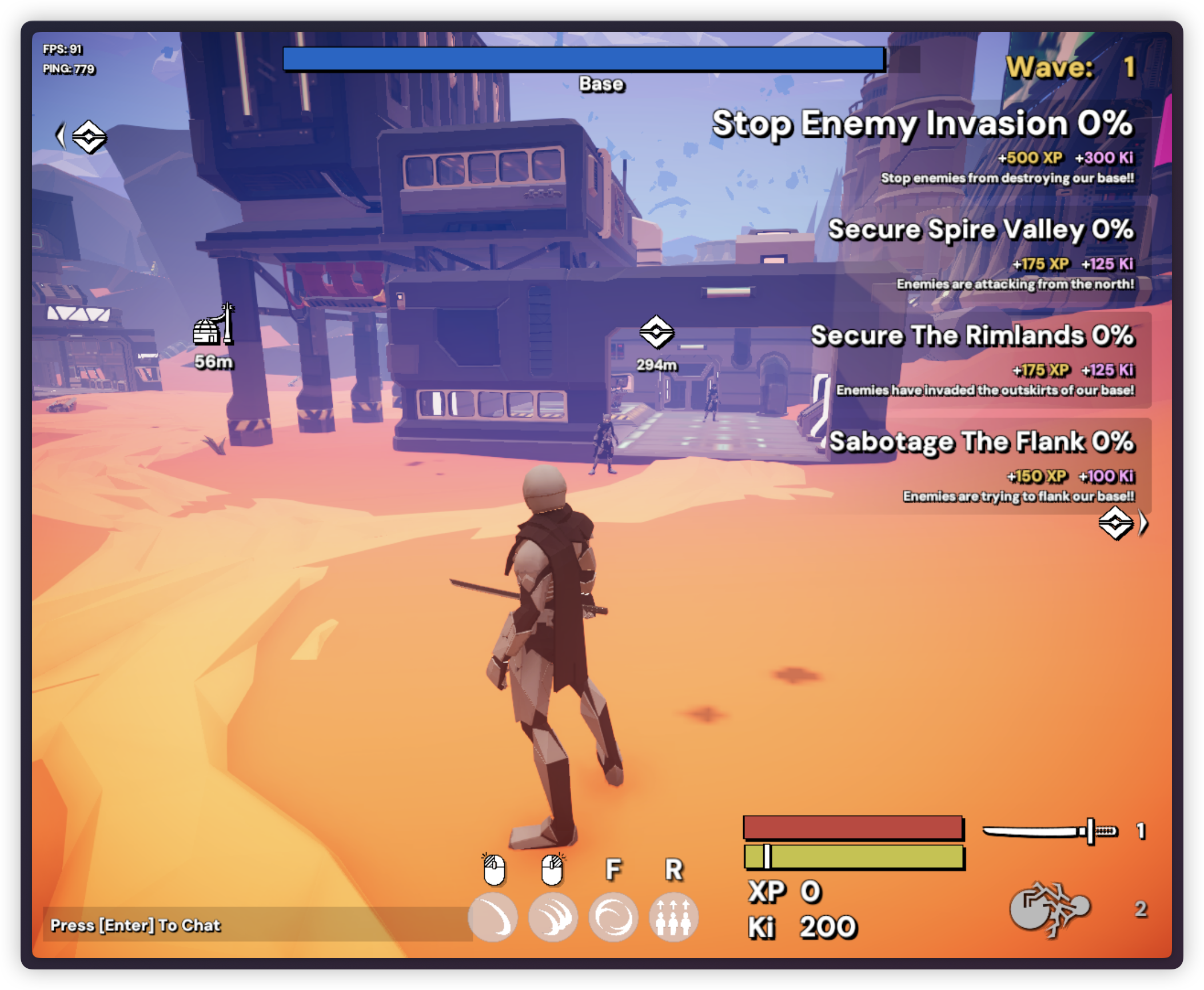This screenshot has height=990, width=1204.
Task: Pick the Secure The Rimlands objective
Action: tap(972, 336)
